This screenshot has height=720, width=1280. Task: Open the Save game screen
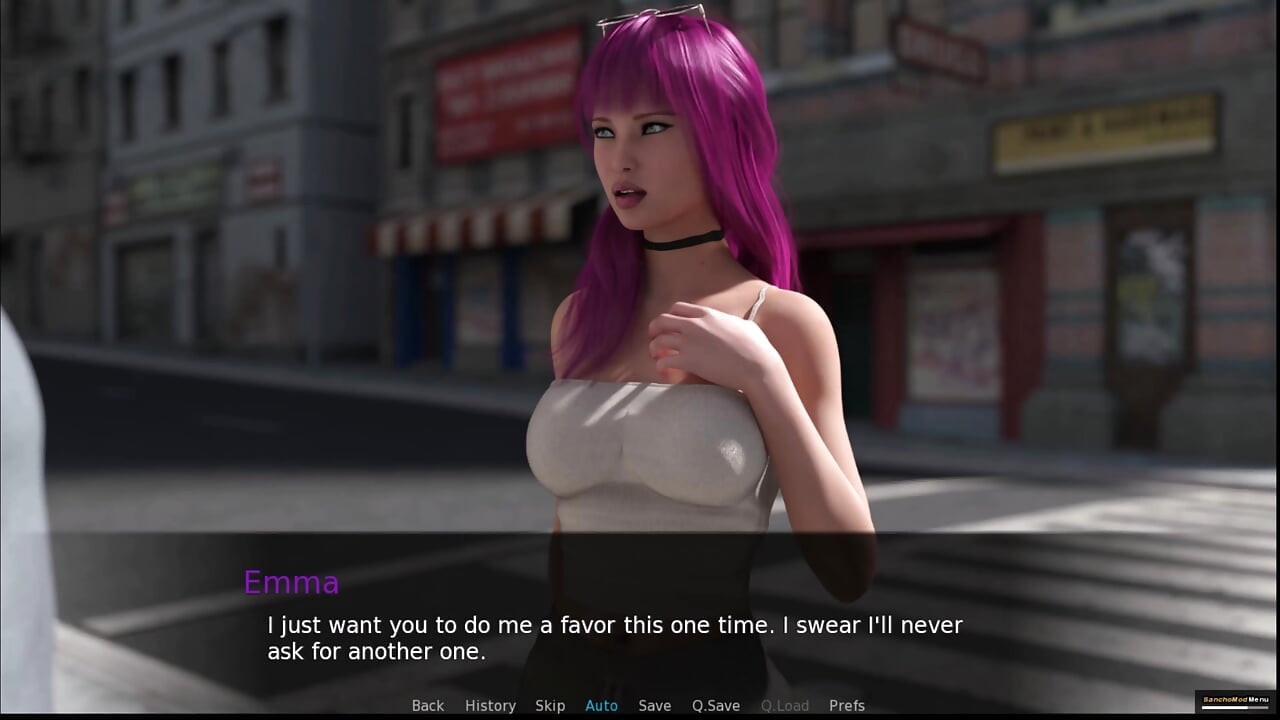point(655,706)
